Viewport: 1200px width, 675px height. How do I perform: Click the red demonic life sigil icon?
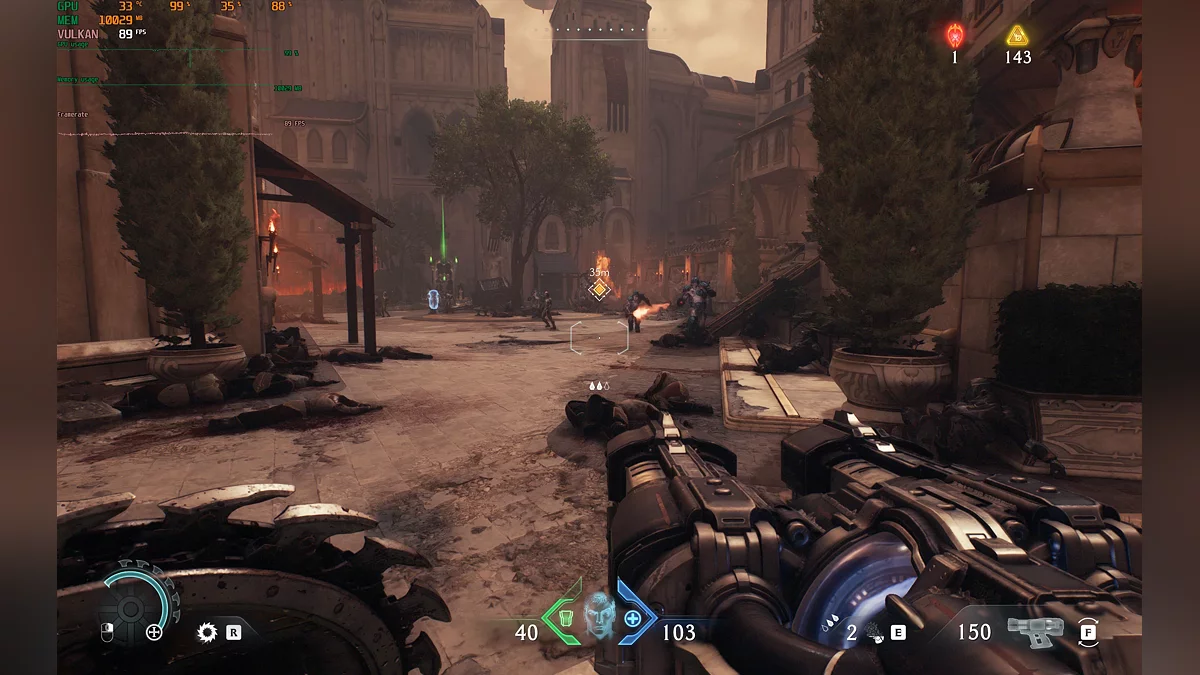(x=954, y=37)
